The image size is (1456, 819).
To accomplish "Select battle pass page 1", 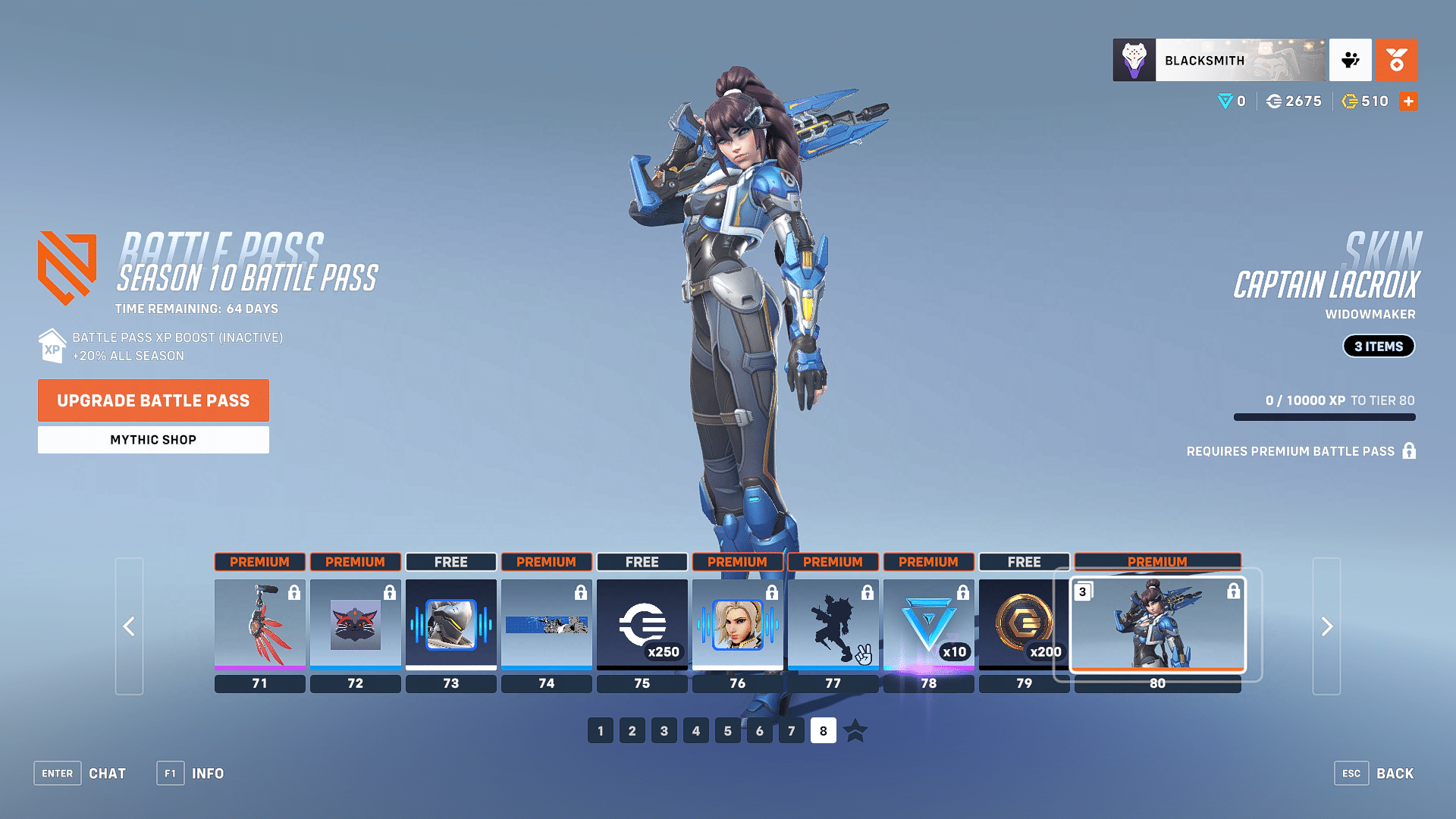I will 600,730.
